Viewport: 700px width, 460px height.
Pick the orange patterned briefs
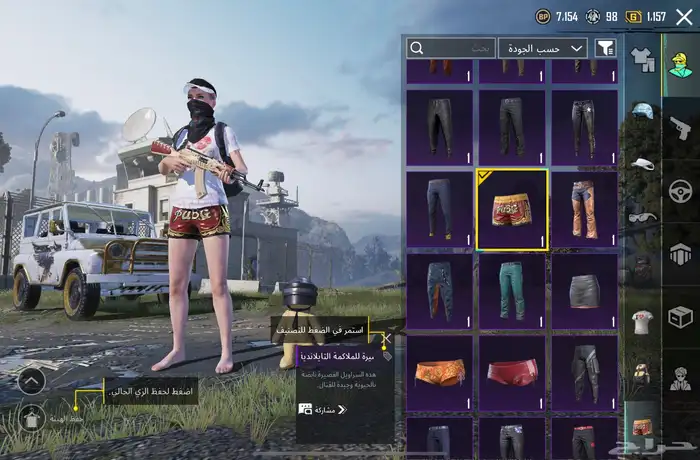tap(440, 372)
